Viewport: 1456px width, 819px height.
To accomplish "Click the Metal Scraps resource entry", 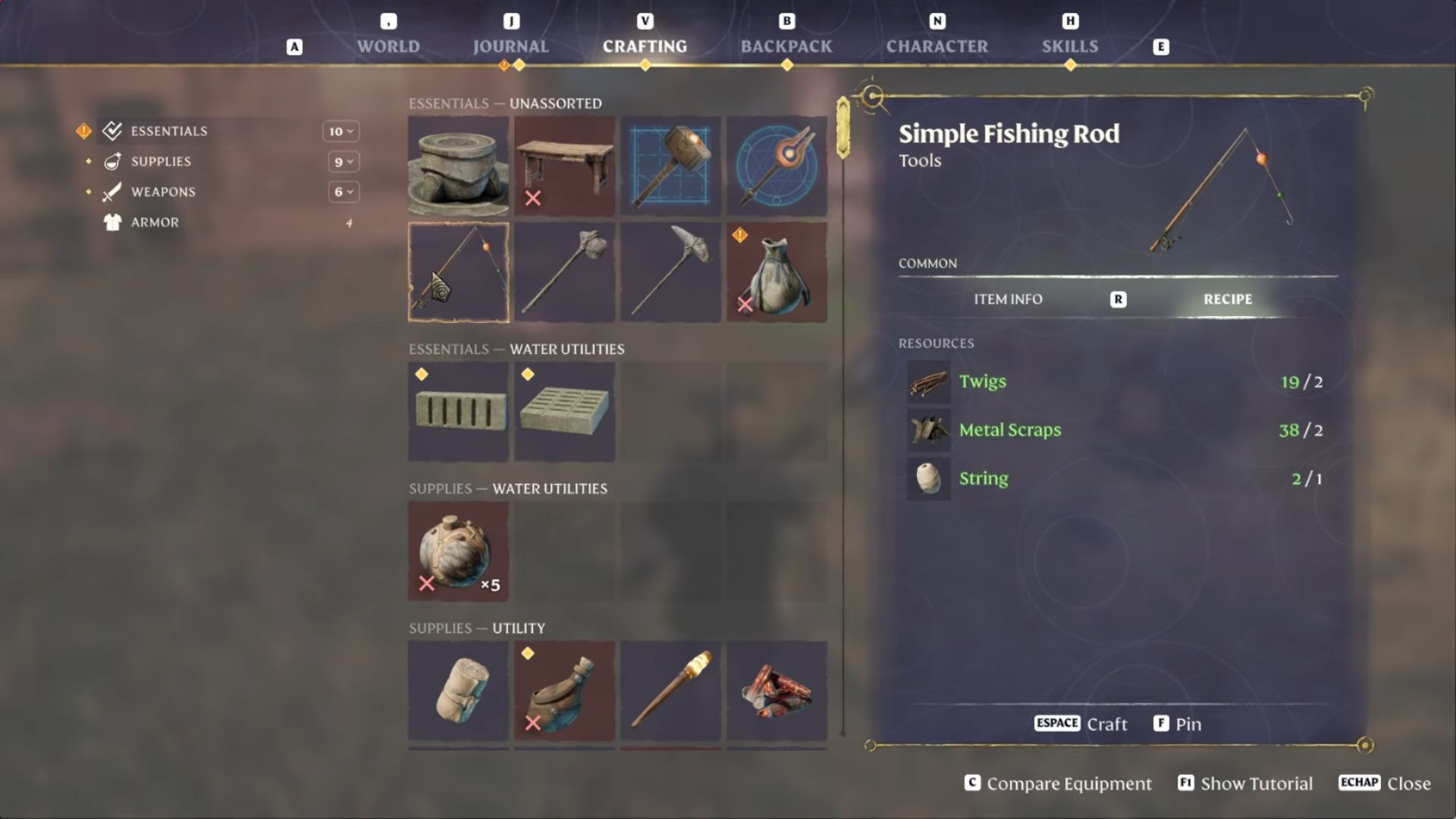I will (x=1011, y=430).
